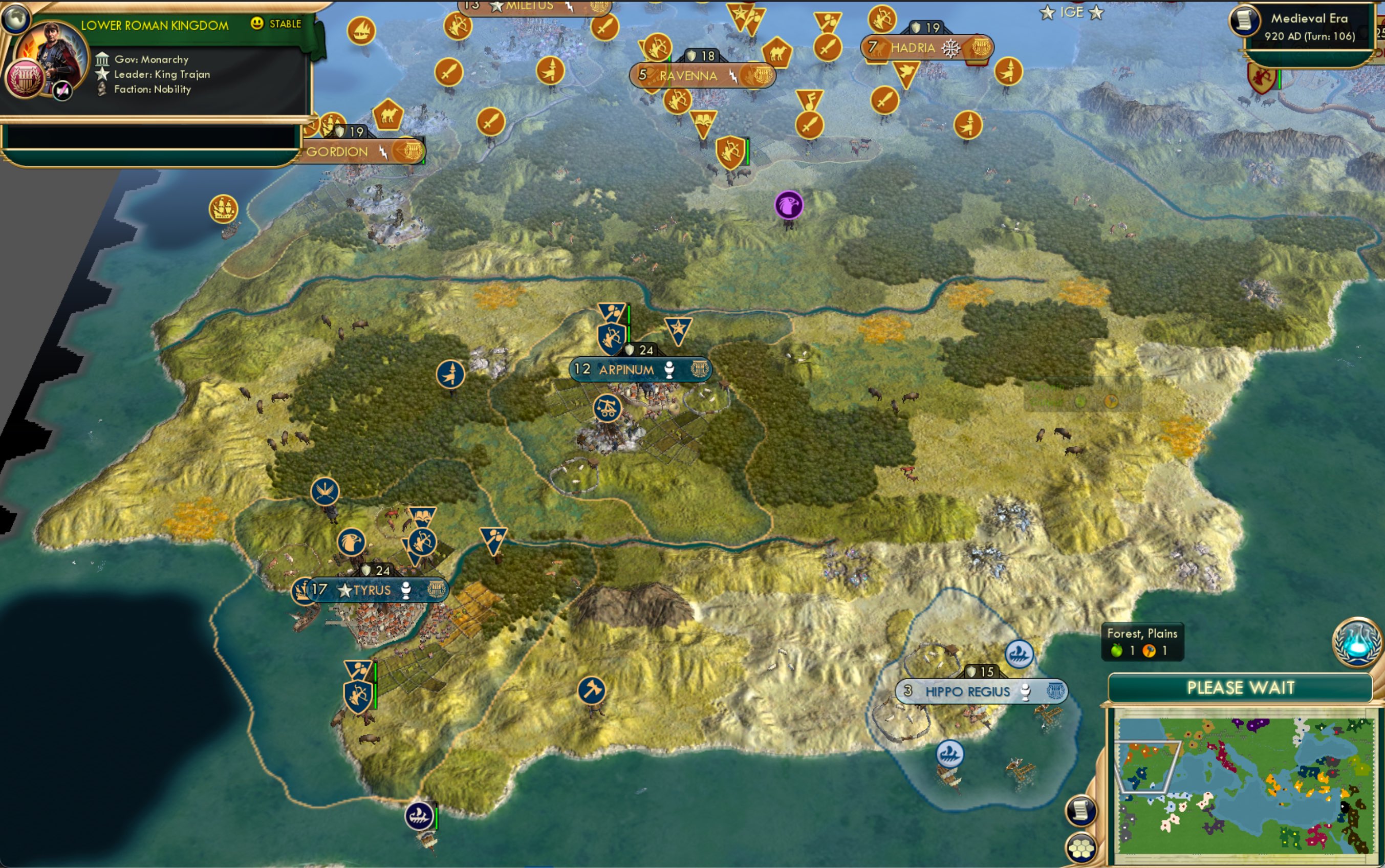Click the Monarchy government column icon
This screenshot has height=868, width=1385.
pos(103,59)
